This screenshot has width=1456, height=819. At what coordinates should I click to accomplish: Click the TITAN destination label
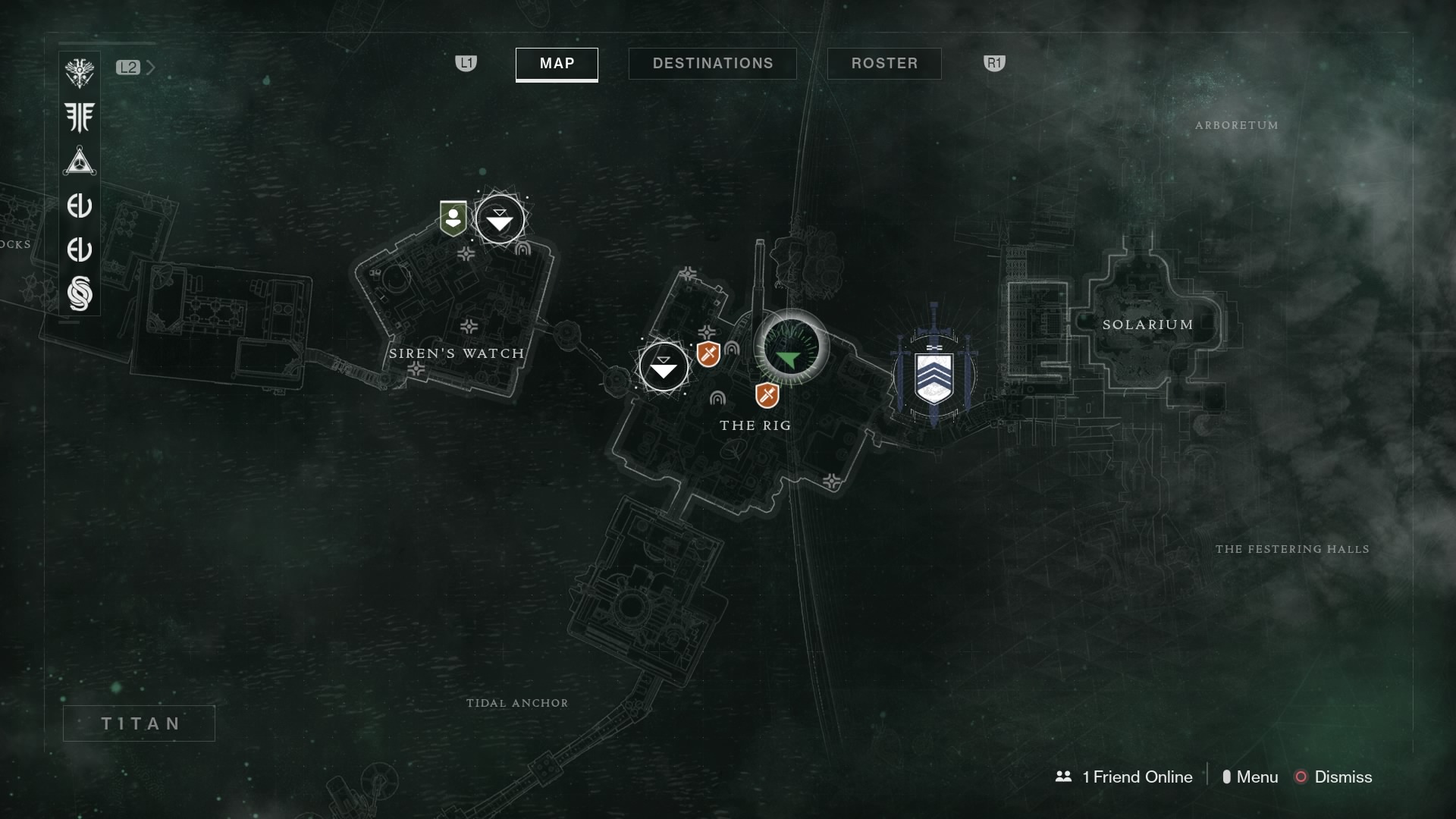coord(139,723)
